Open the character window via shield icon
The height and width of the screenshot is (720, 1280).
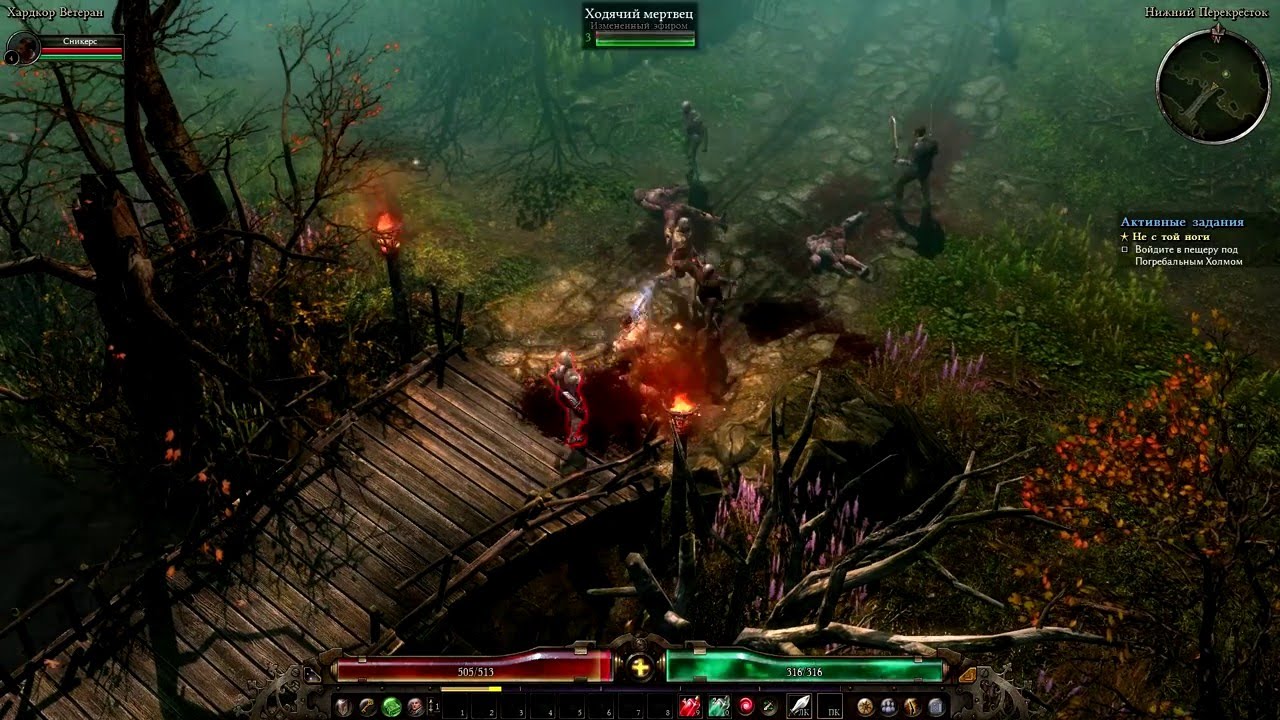pyautogui.click(x=343, y=704)
